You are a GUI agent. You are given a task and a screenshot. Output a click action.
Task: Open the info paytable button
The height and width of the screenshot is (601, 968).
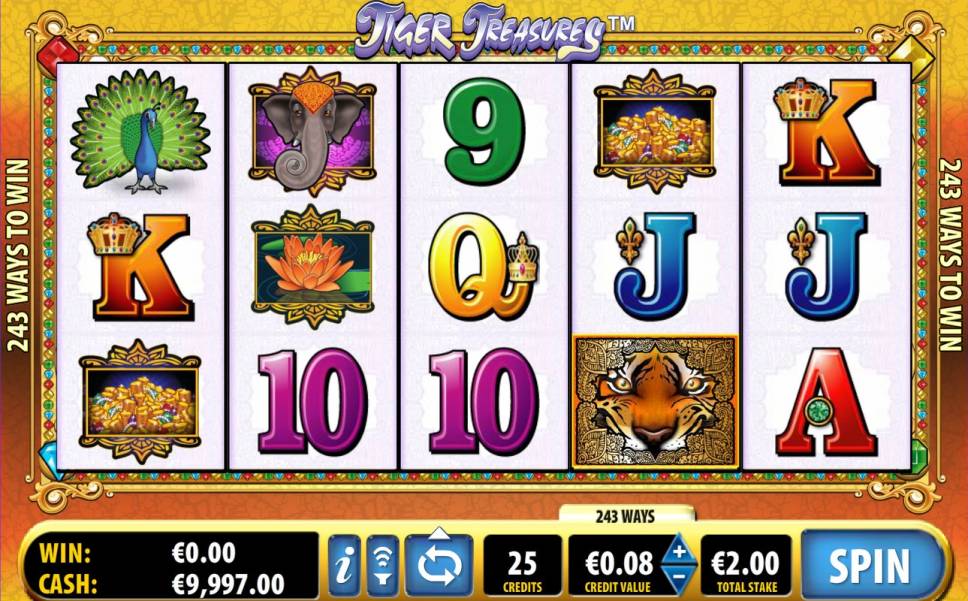coord(344,566)
